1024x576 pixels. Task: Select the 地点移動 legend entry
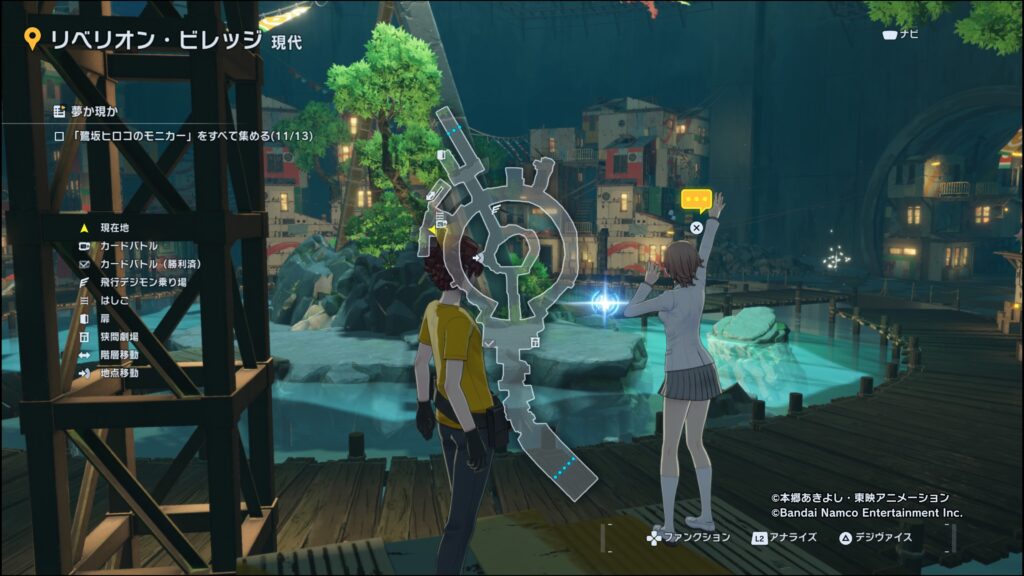click(x=119, y=373)
